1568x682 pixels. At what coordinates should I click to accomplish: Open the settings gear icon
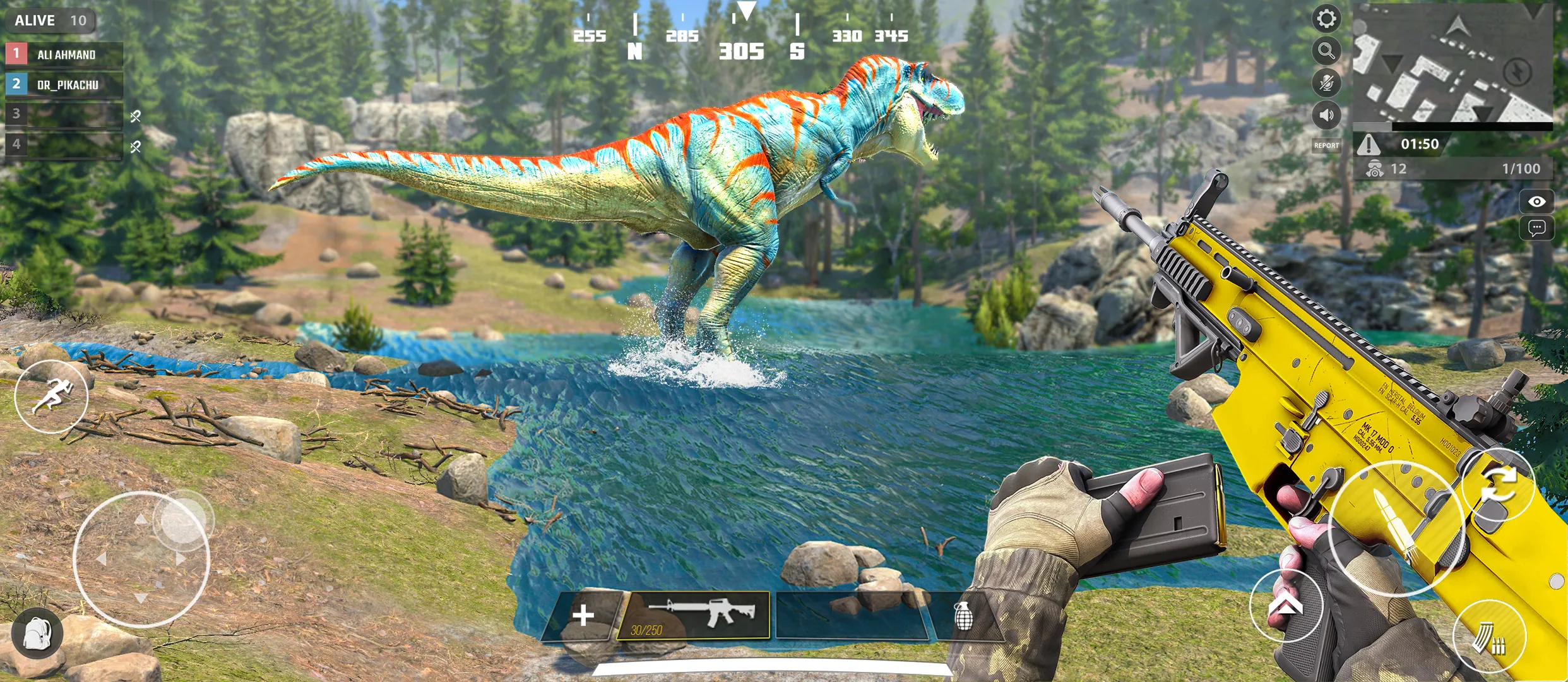tap(1326, 18)
